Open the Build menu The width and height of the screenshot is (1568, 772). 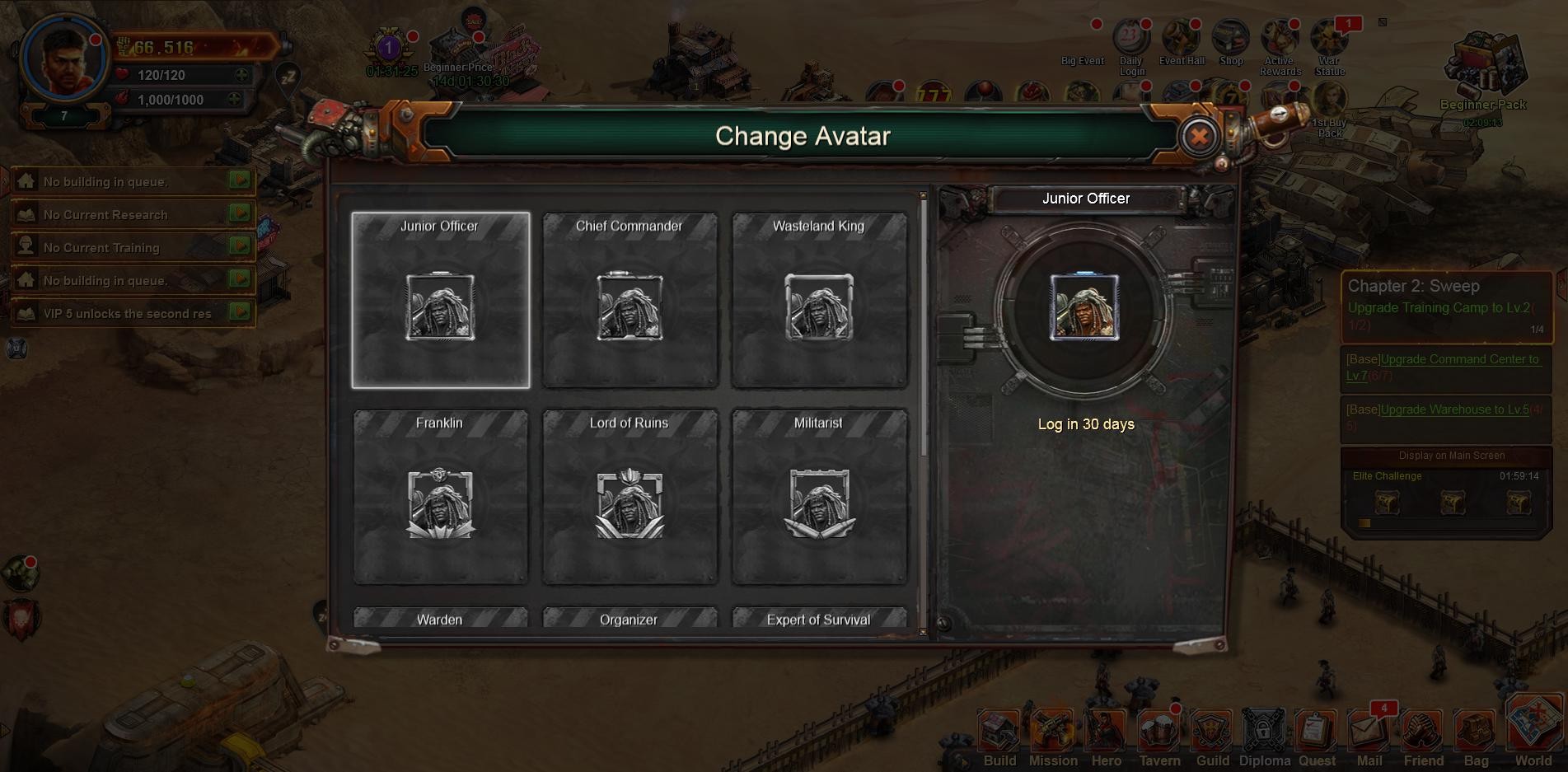[x=999, y=735]
